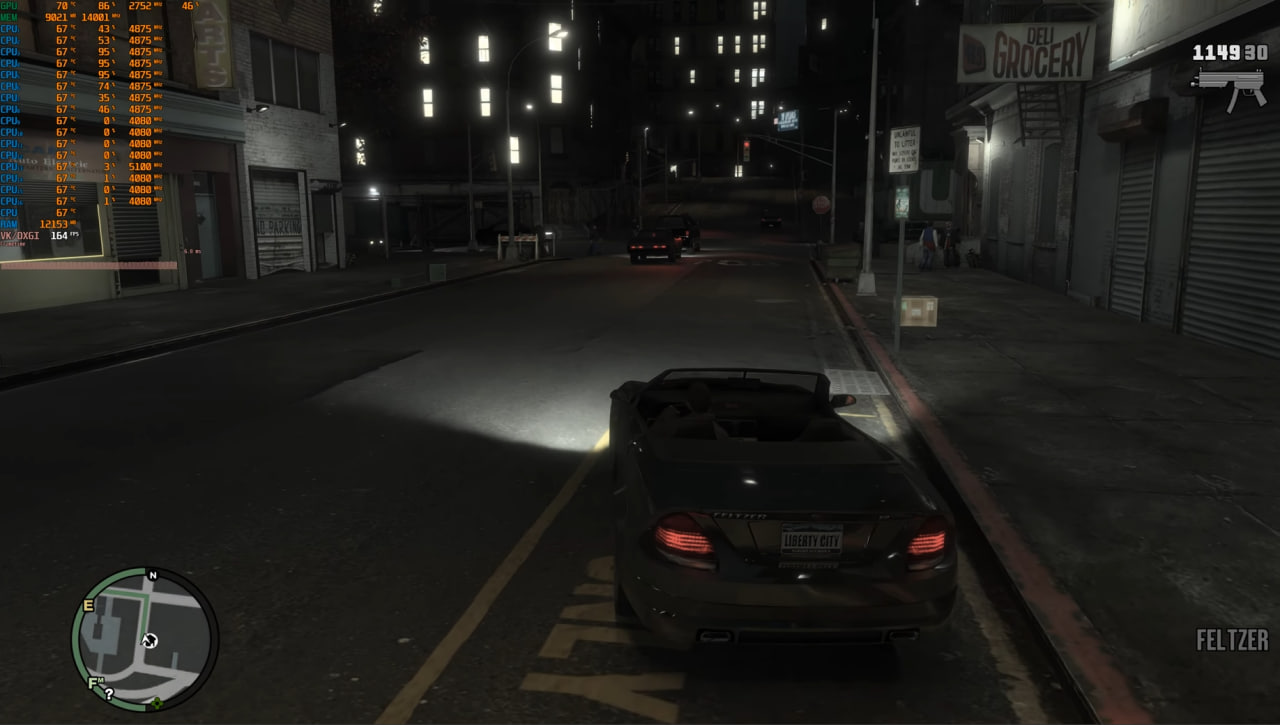Select the question mark blip on the radar
The image size is (1280, 725).
point(108,693)
